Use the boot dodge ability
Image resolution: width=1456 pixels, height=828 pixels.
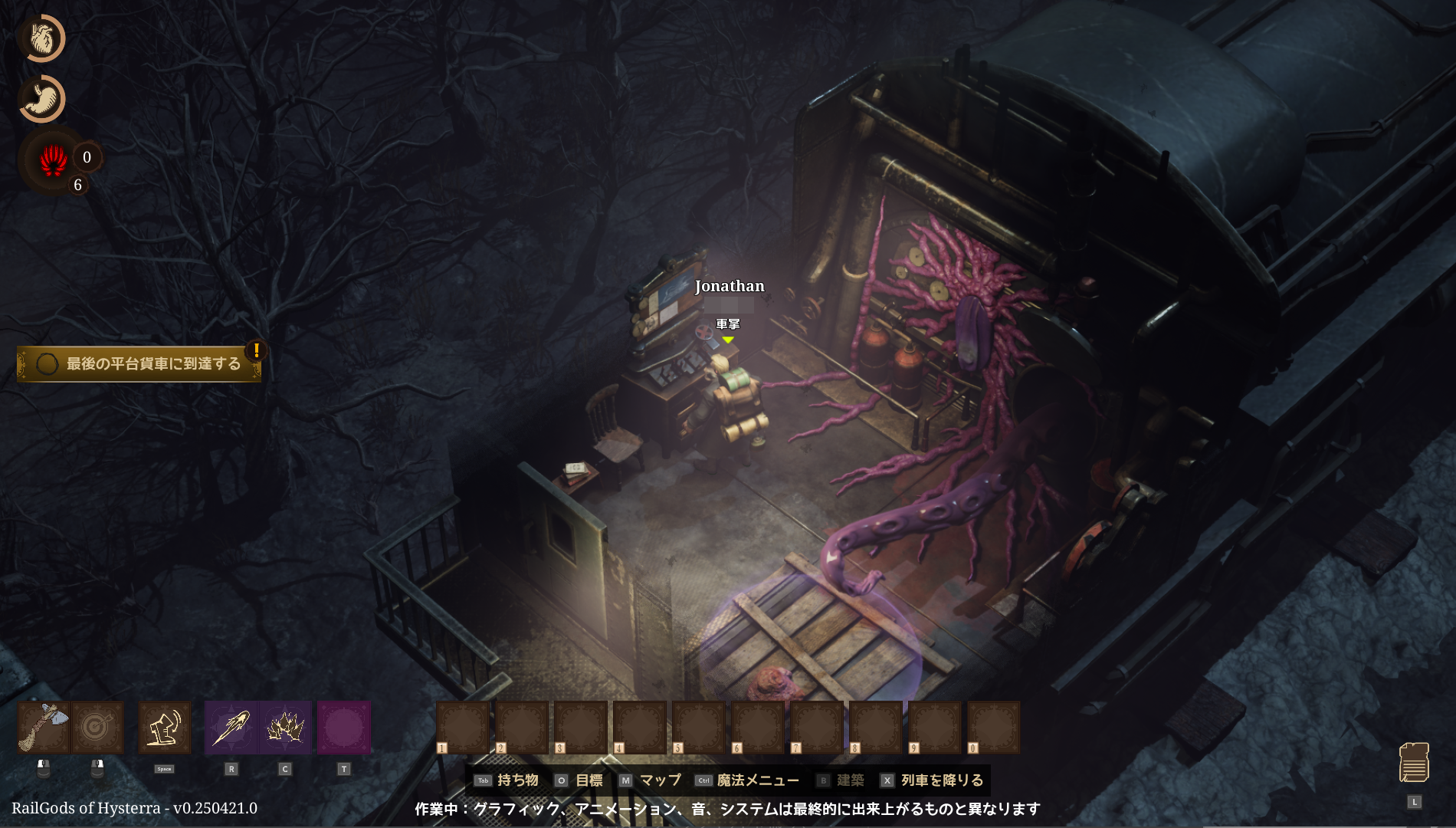(165, 727)
